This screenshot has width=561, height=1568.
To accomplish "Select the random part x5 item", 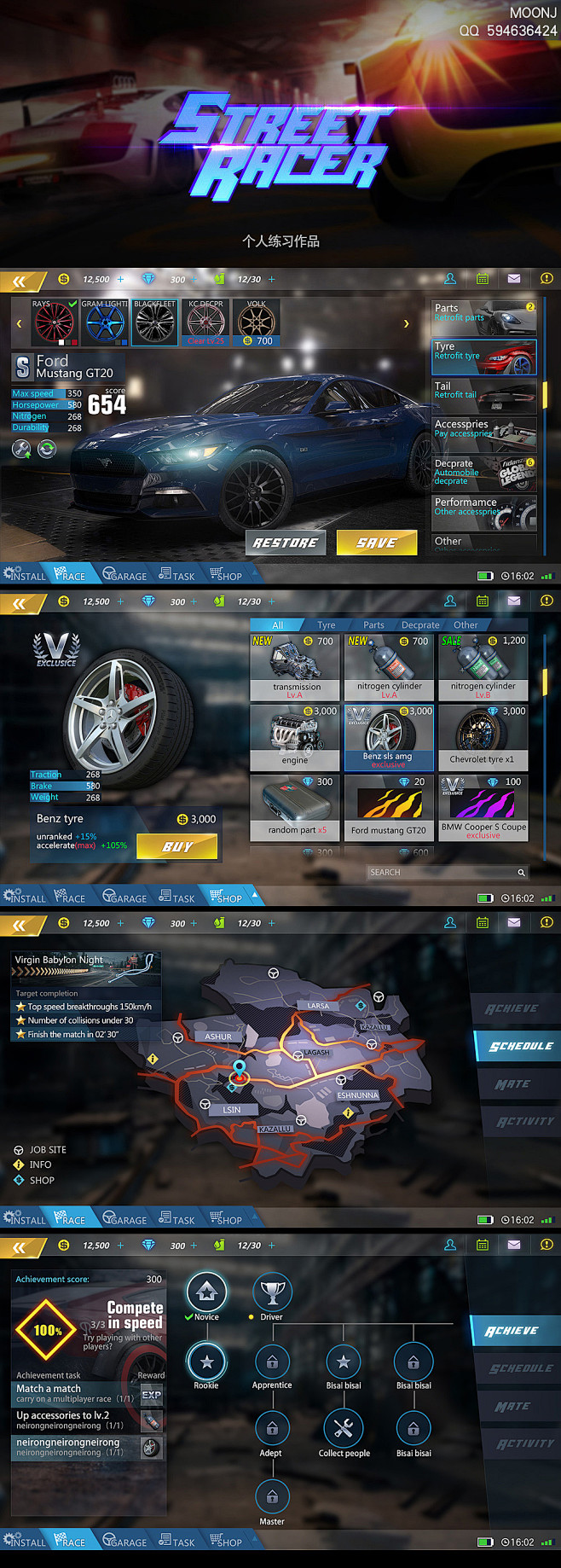I will pyautogui.click(x=297, y=808).
